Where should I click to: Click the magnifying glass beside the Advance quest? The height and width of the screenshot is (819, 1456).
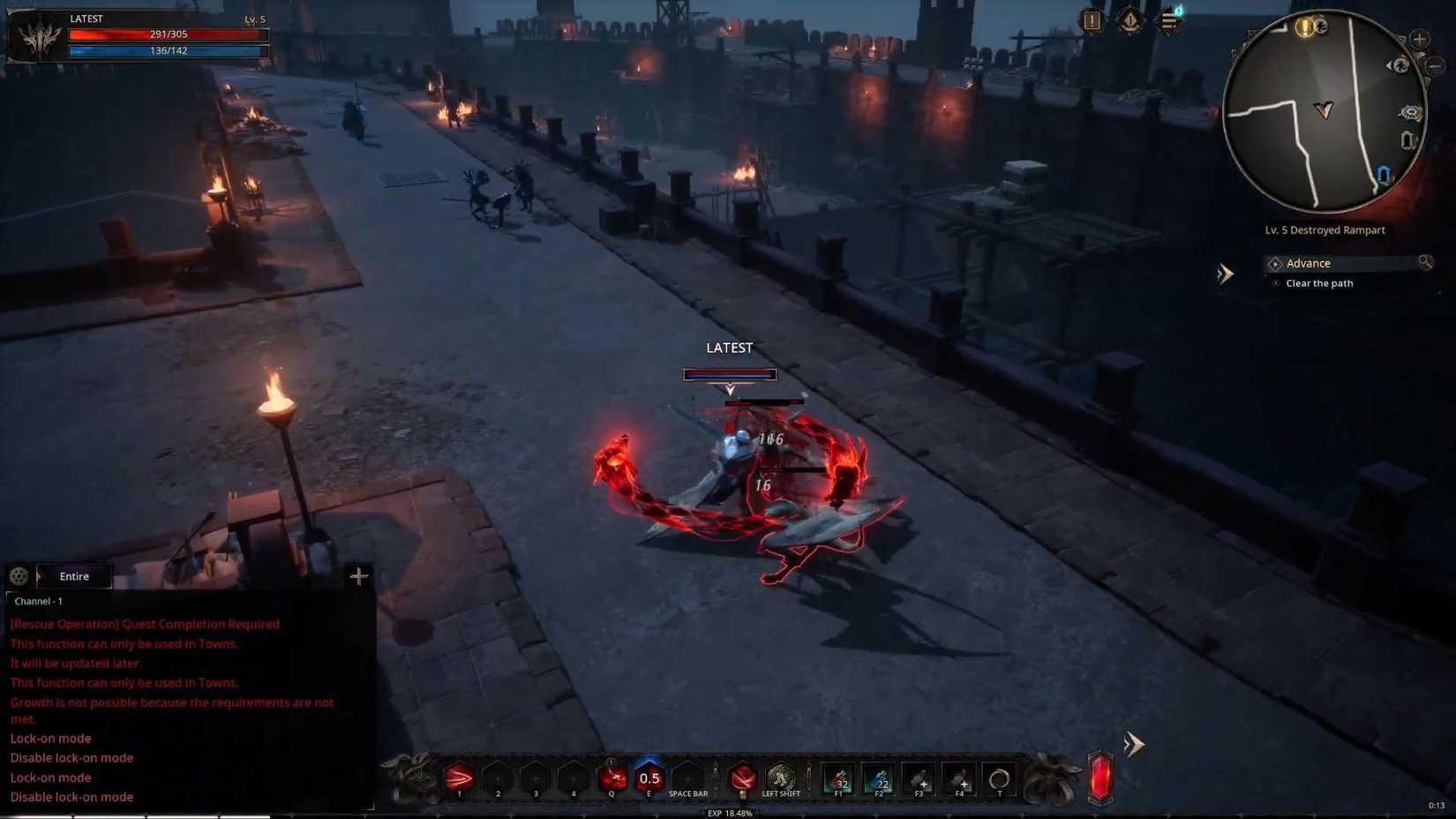tap(1426, 262)
